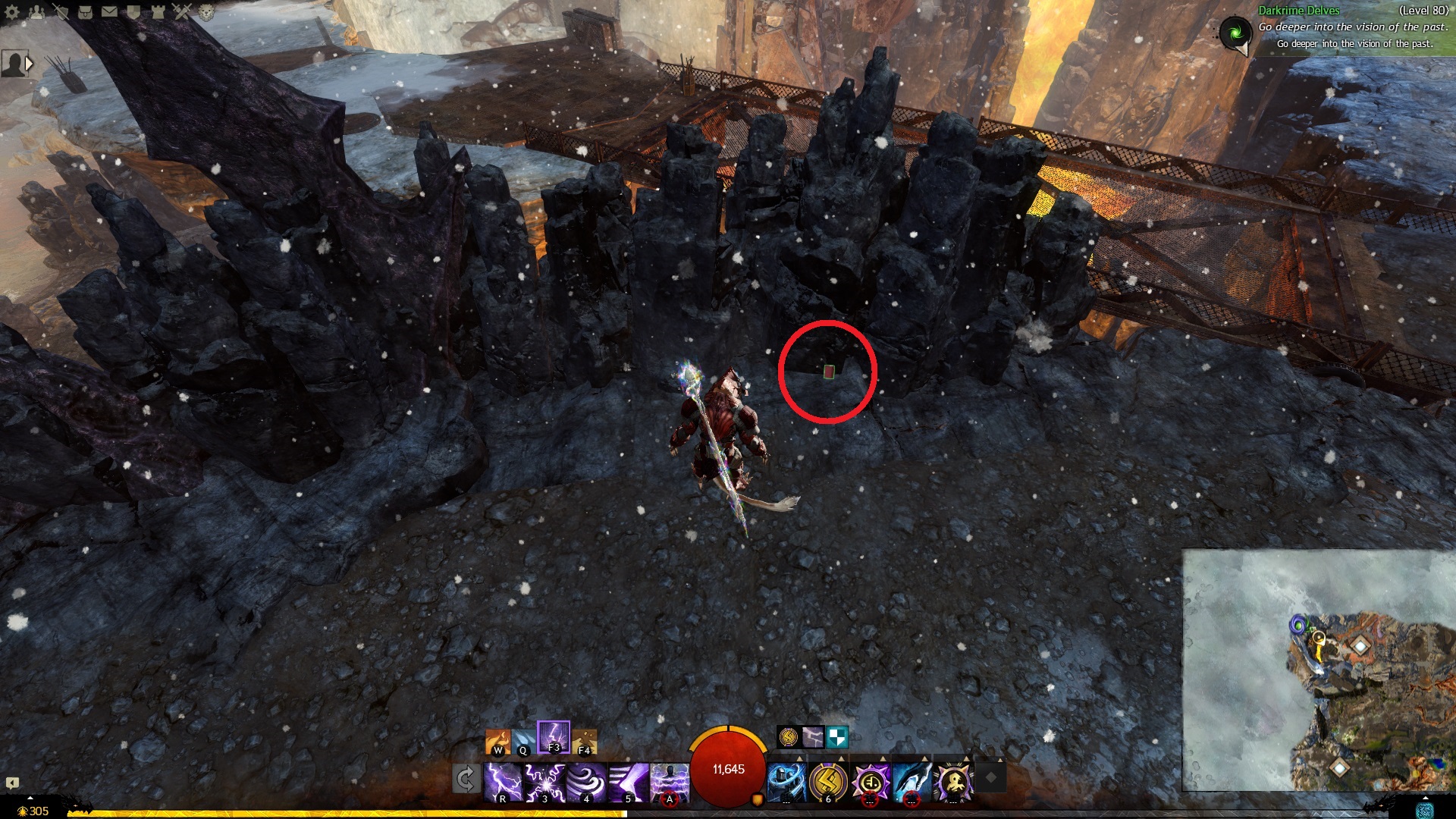The width and height of the screenshot is (1456, 819).
Task: Click the weapon swap arrow button
Action: (466, 779)
